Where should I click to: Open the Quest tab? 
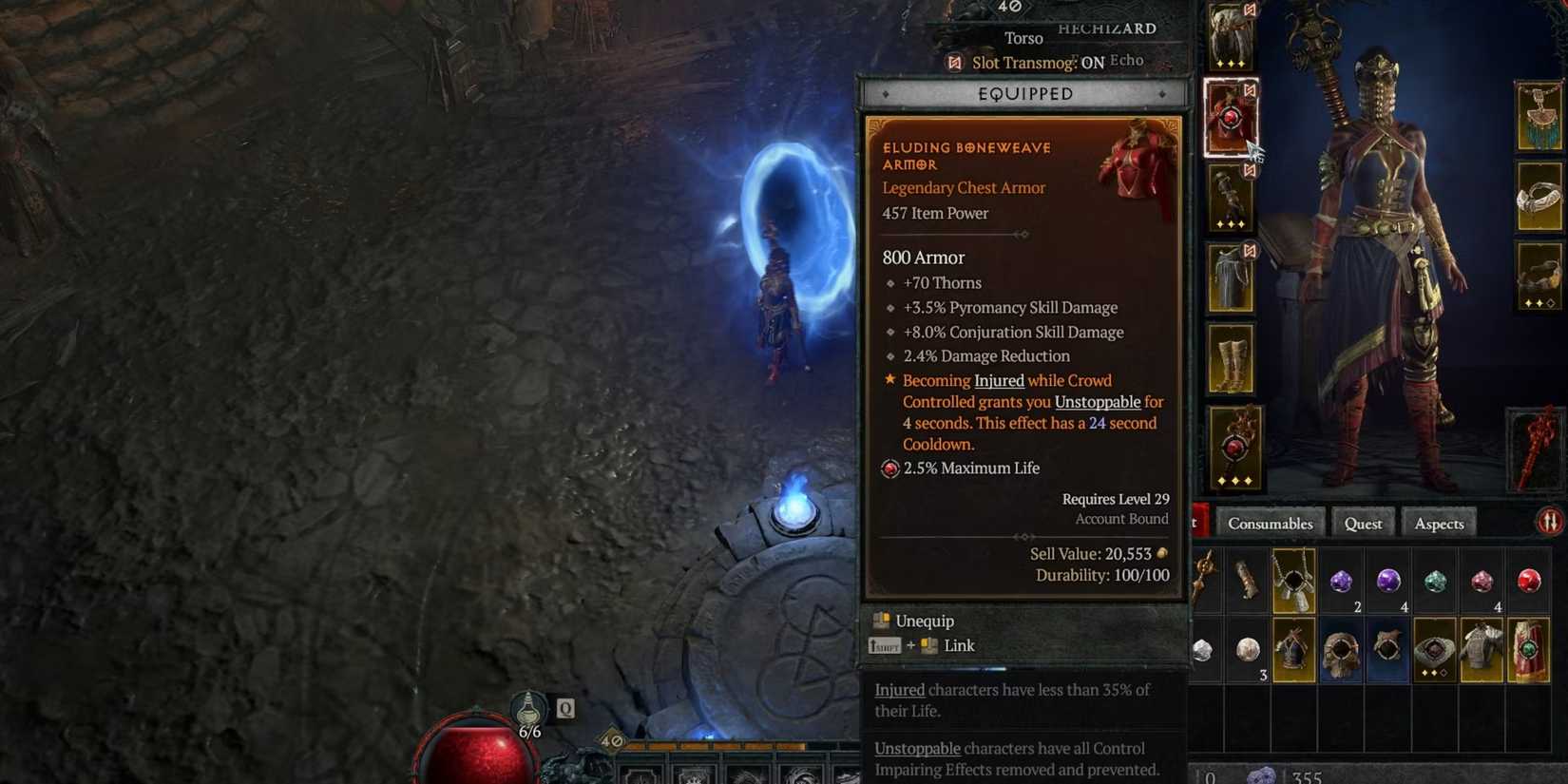coord(1363,524)
